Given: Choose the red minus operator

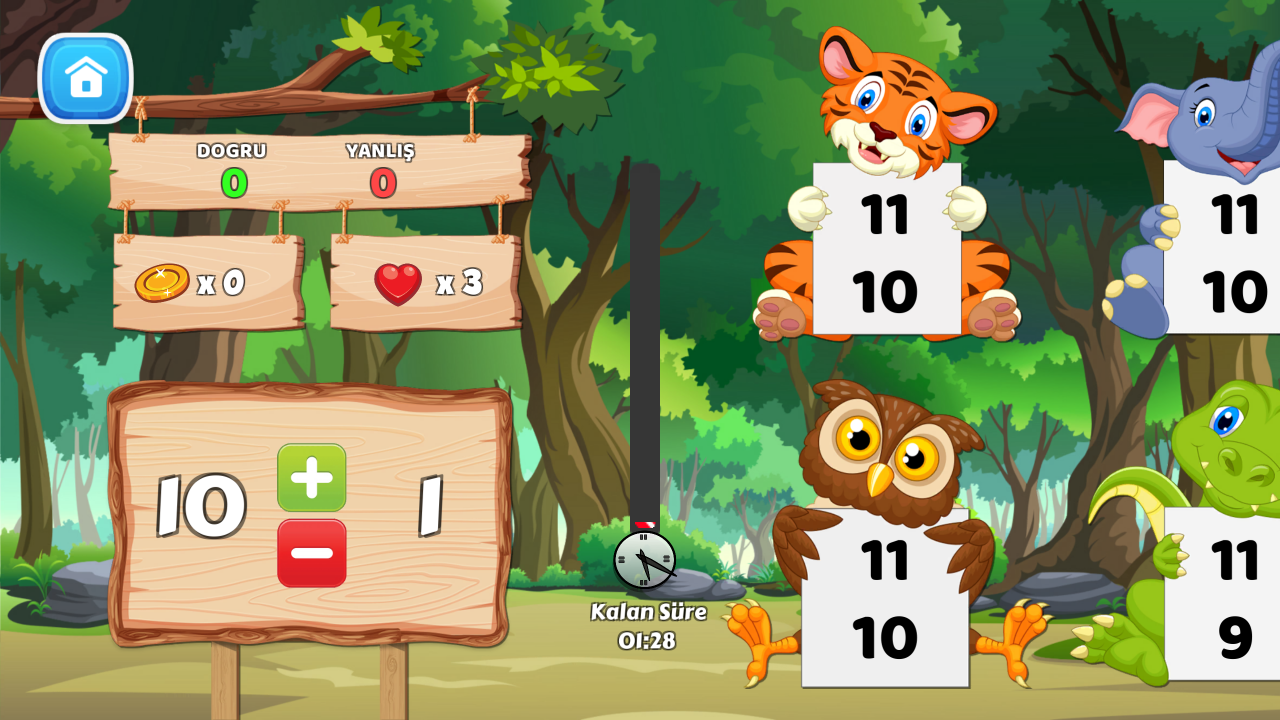Looking at the screenshot, I should 312,553.
